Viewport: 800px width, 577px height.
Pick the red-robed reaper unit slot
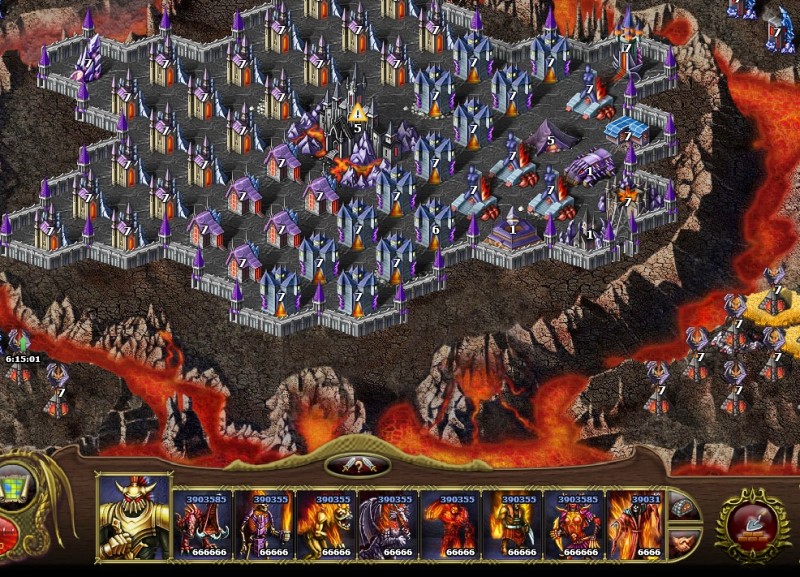634,524
